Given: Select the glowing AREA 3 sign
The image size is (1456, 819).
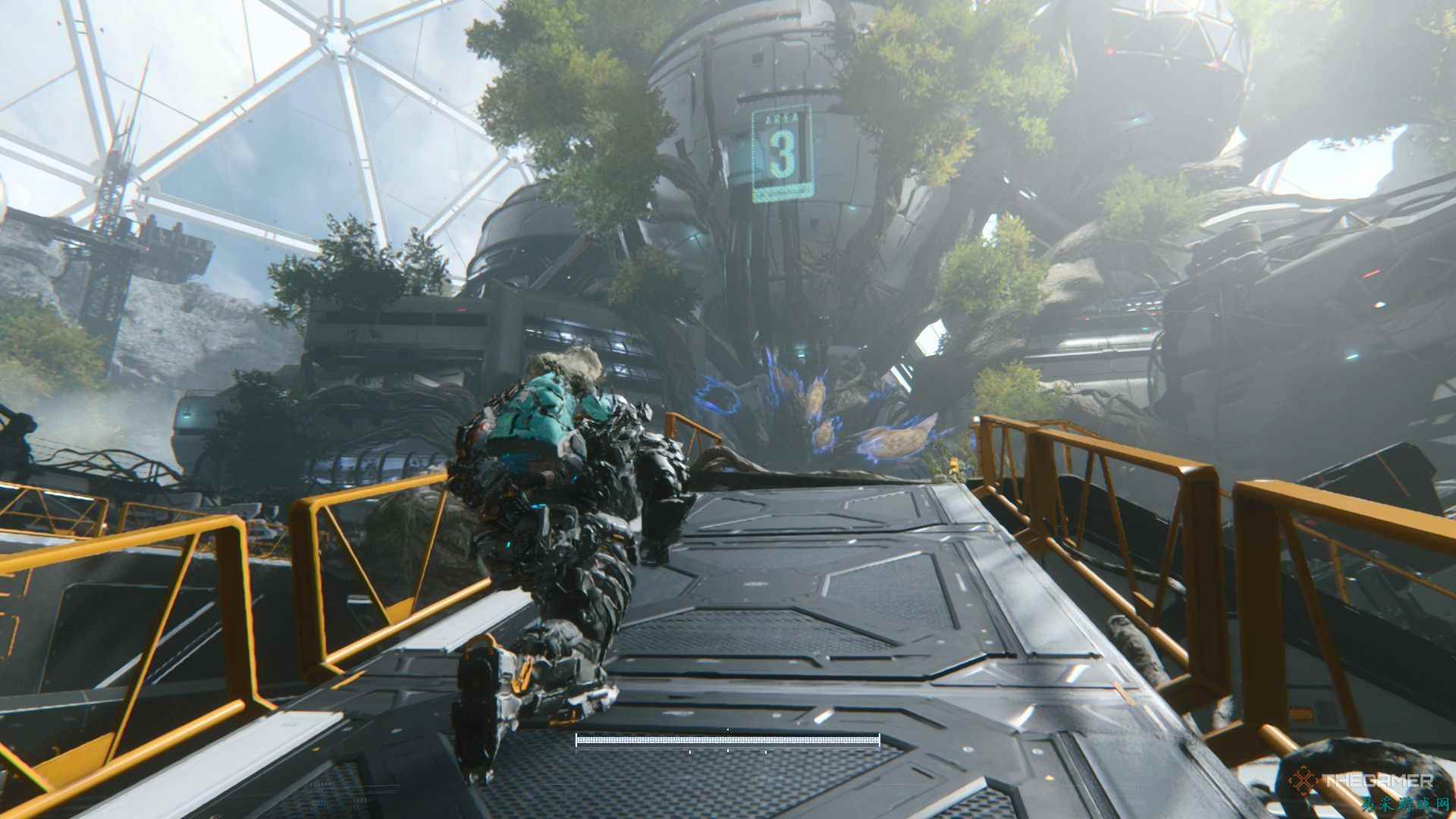Looking at the screenshot, I should (x=783, y=155).
